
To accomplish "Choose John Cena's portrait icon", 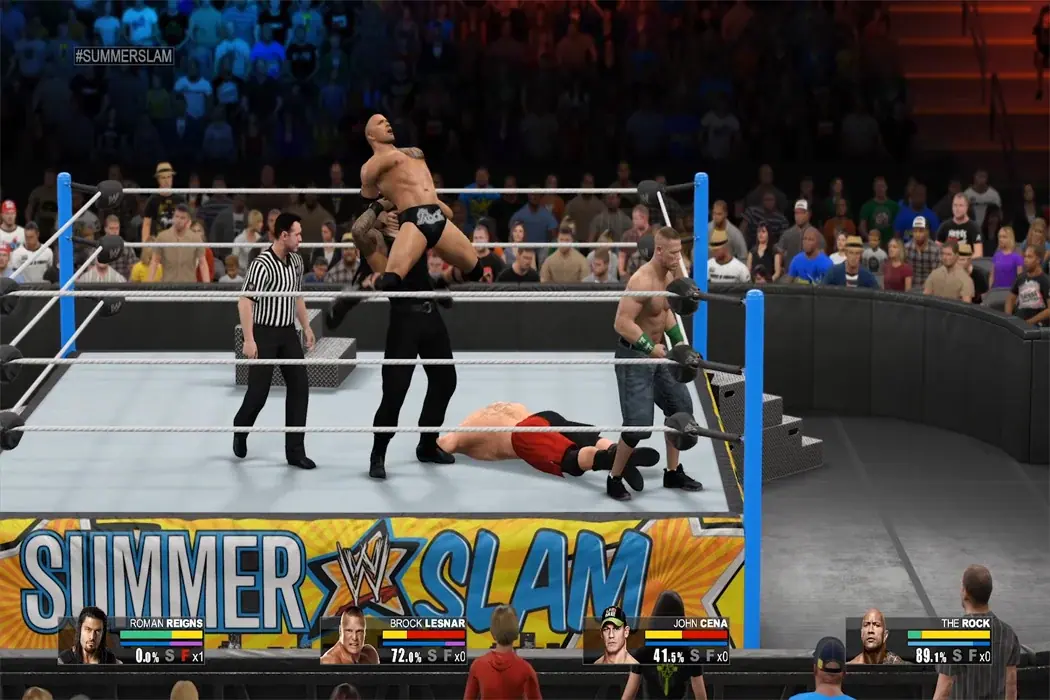I will (613, 637).
